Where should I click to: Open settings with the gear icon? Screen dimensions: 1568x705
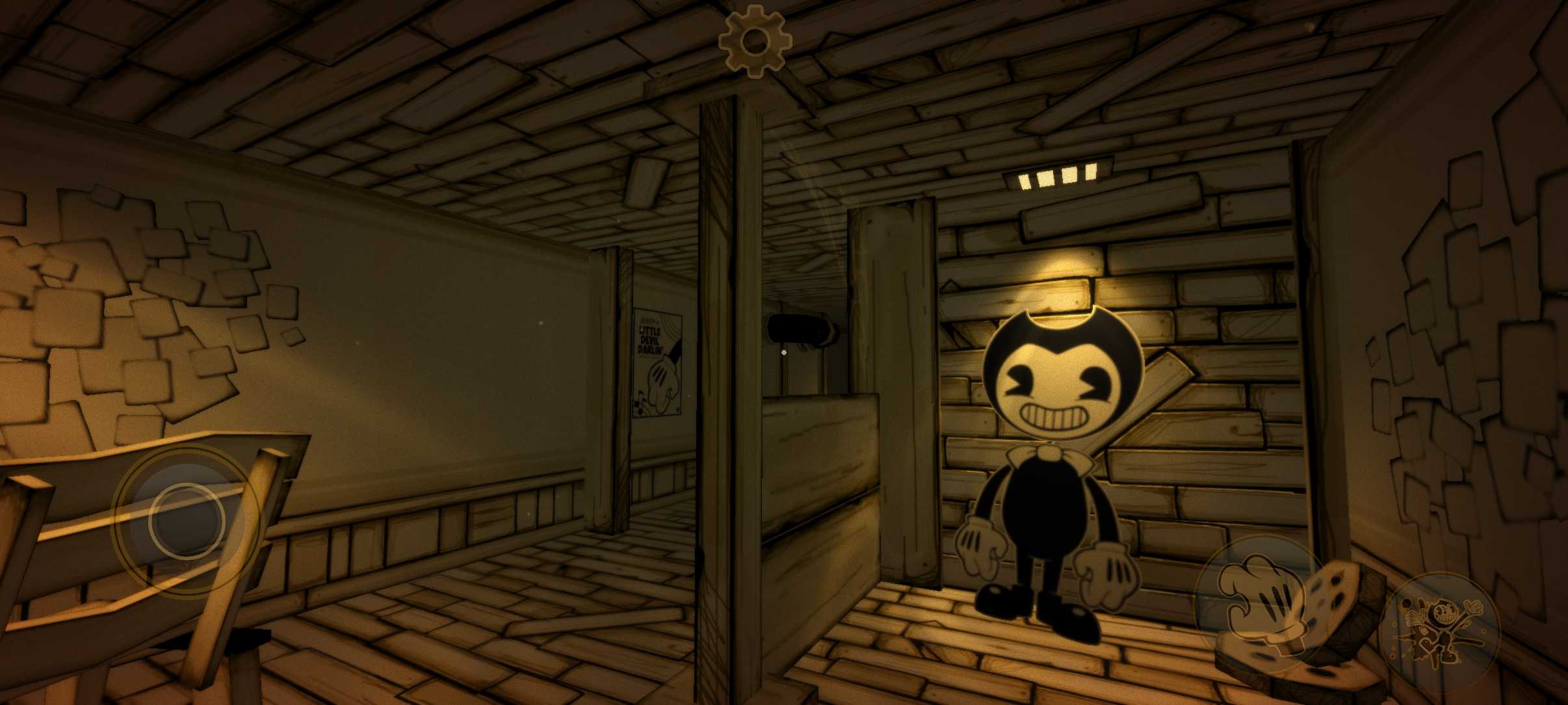point(754,42)
